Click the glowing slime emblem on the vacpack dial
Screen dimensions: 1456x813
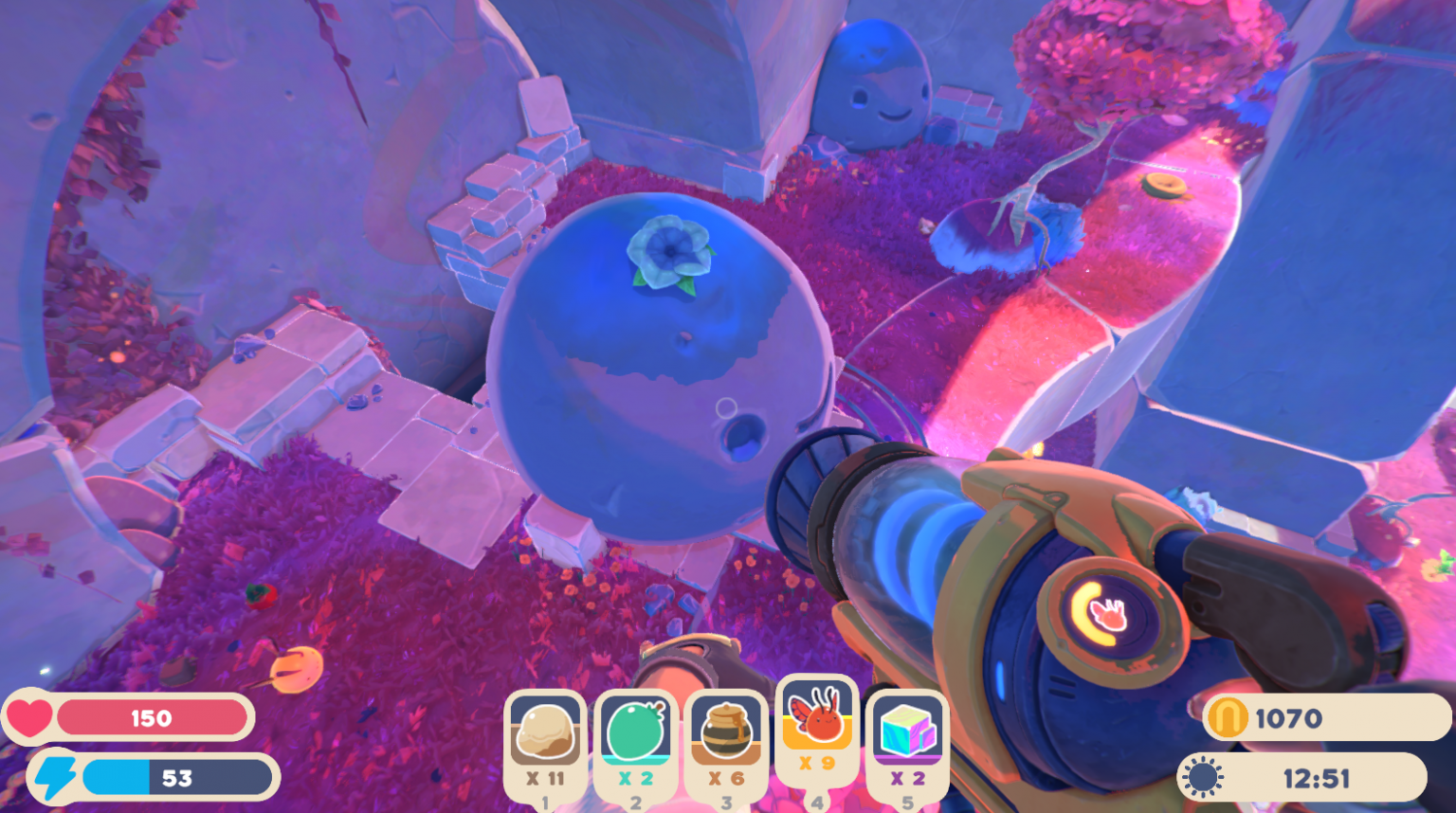(x=1105, y=613)
